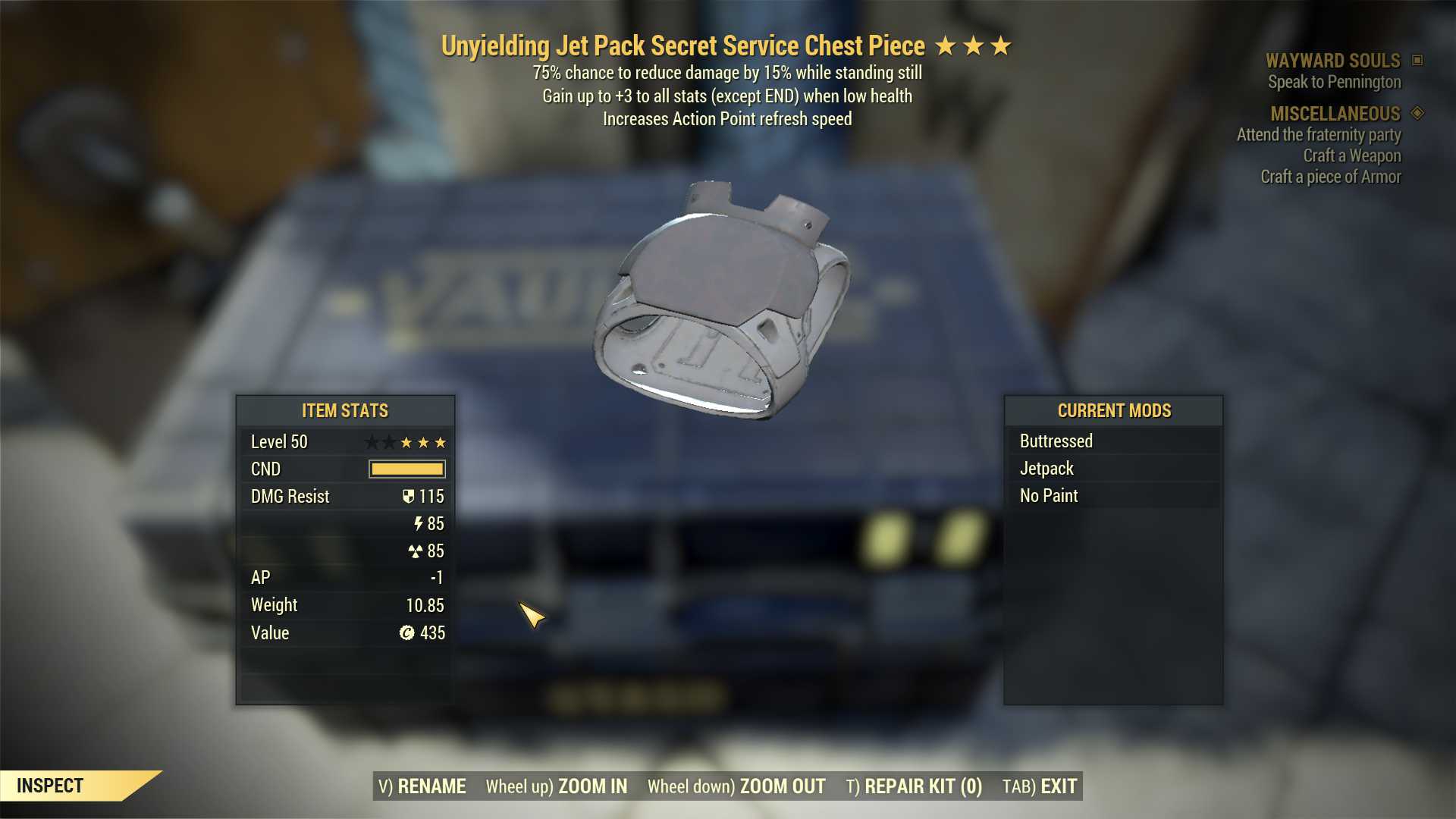Click the RENAME button

click(x=422, y=786)
